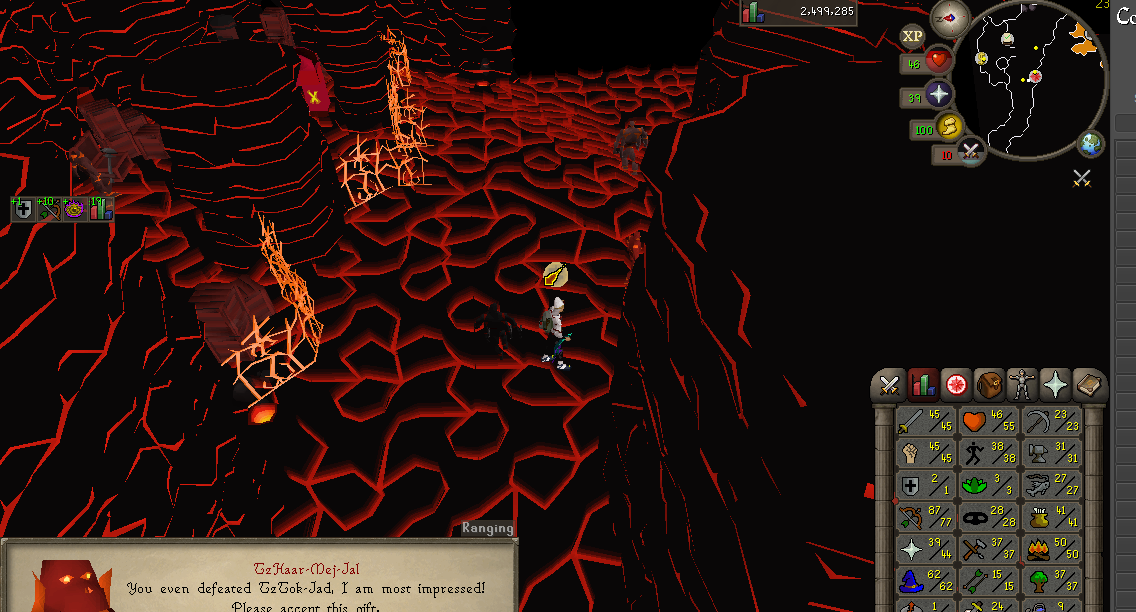The width and height of the screenshot is (1136, 612).
Task: Open the Combat Options tab
Action: pyautogui.click(x=888, y=385)
